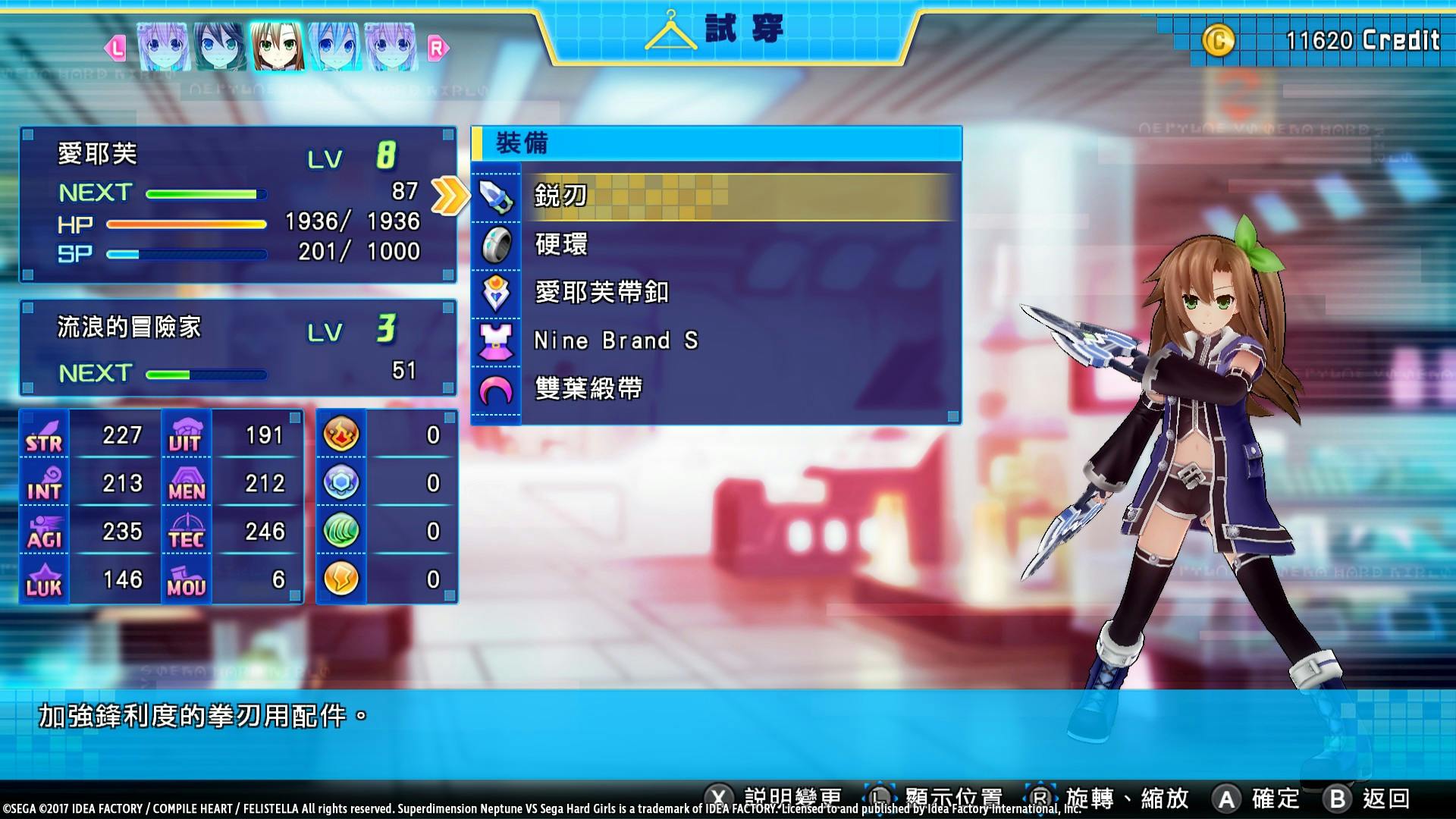This screenshot has width=1456, height=819.
Task: Select the leftmost purple-haired character portrait
Action: (x=163, y=47)
